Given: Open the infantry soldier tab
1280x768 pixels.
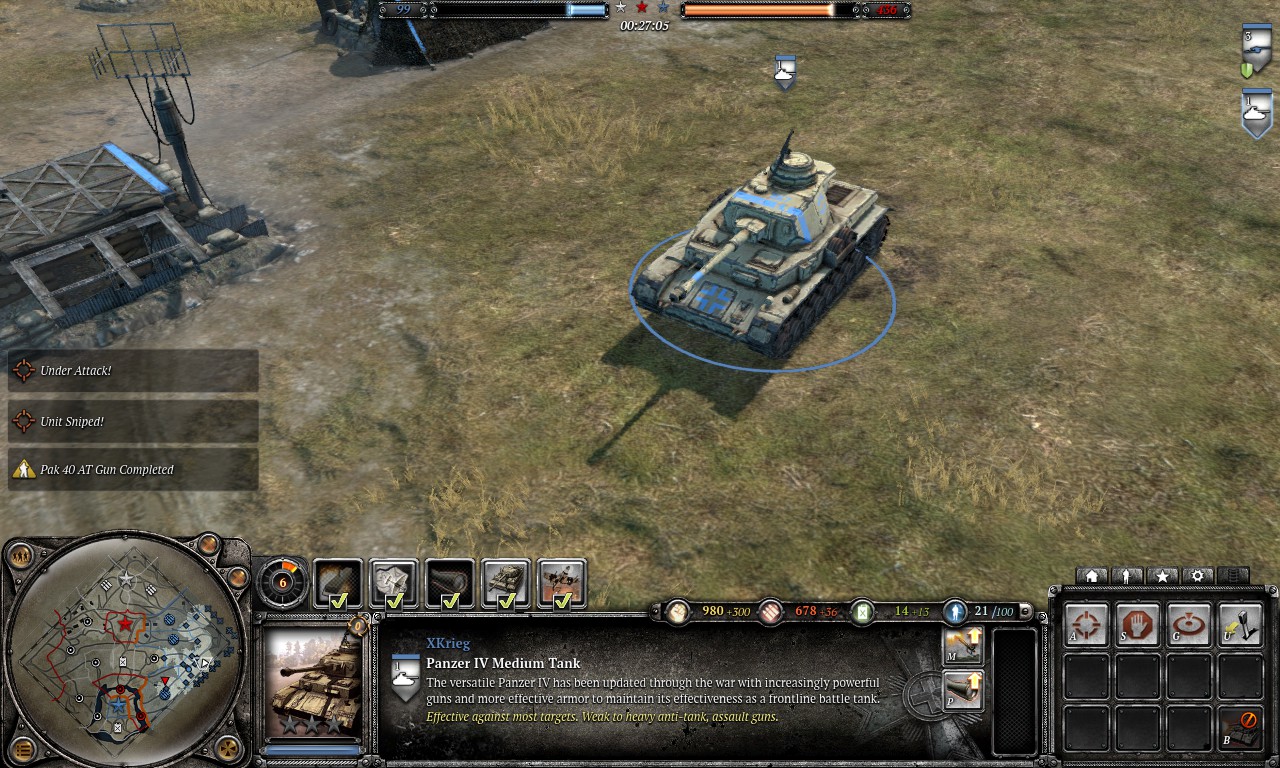Looking at the screenshot, I should (1127, 576).
